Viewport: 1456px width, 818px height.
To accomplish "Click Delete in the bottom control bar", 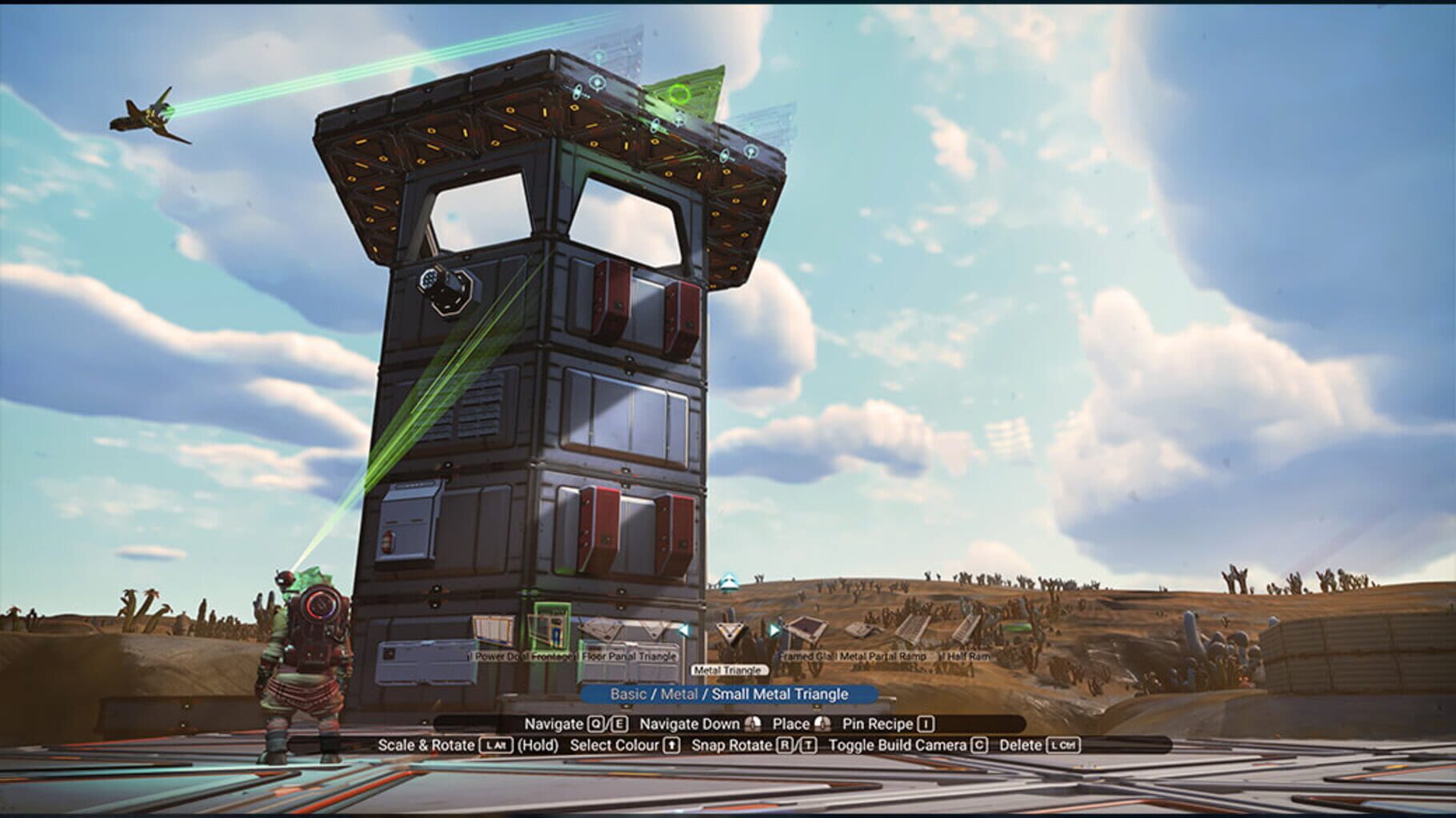I will [x=1023, y=744].
